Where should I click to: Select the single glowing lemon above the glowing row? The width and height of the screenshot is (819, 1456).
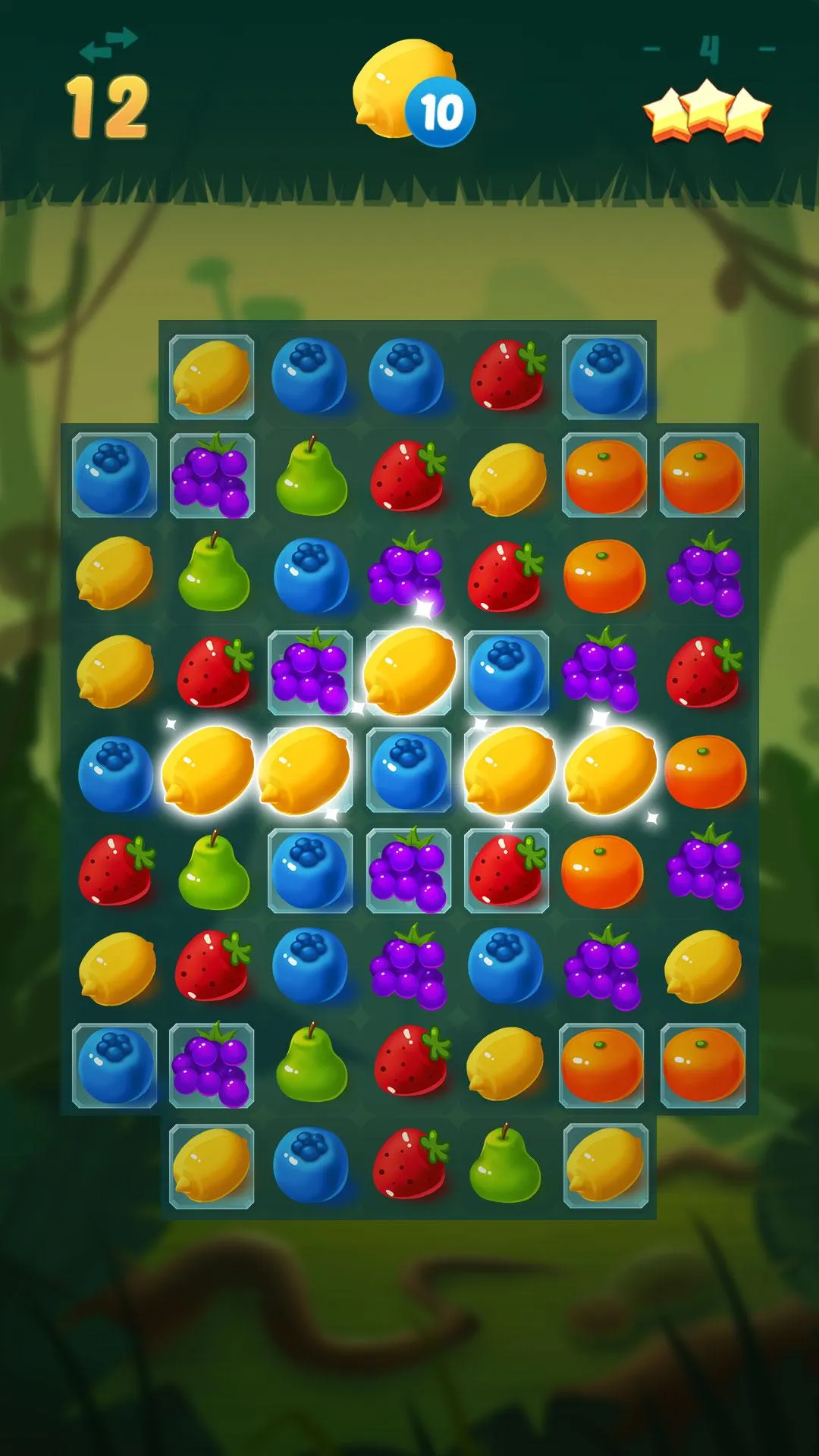point(409,672)
